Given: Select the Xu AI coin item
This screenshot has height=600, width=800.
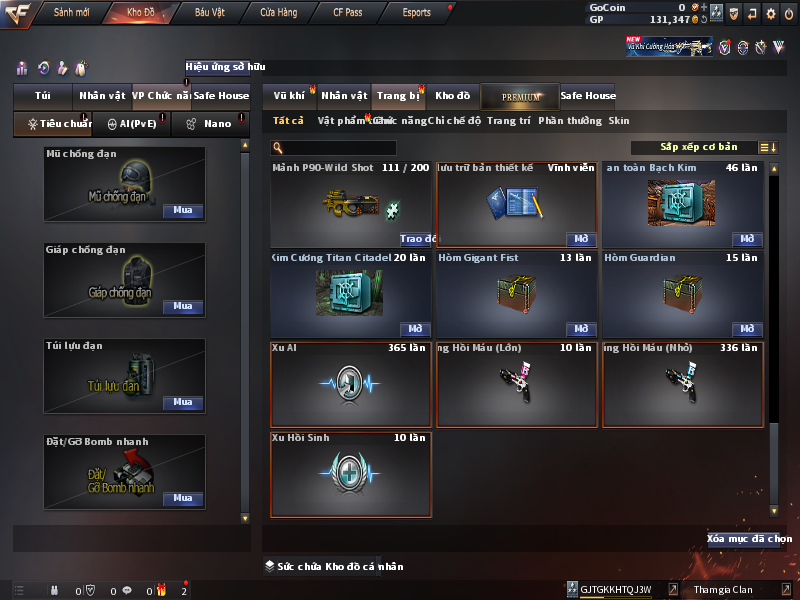Looking at the screenshot, I should tap(351, 385).
